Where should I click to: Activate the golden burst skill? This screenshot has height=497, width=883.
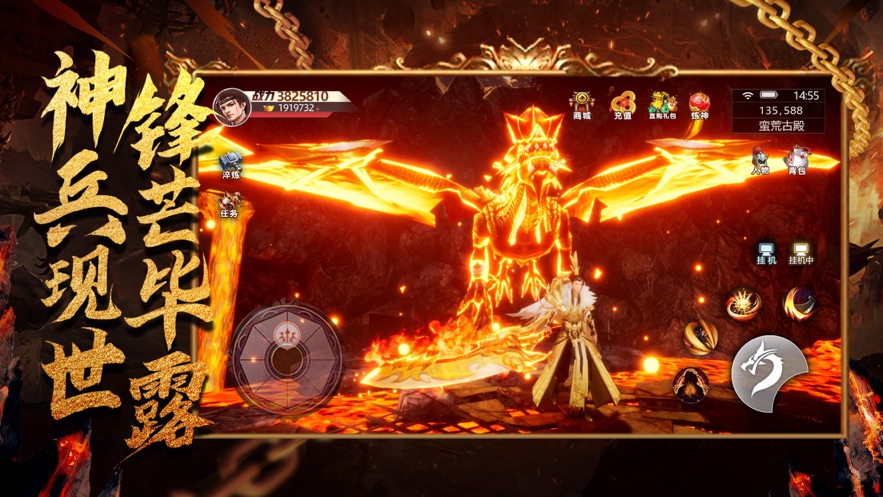pyautogui.click(x=743, y=302)
